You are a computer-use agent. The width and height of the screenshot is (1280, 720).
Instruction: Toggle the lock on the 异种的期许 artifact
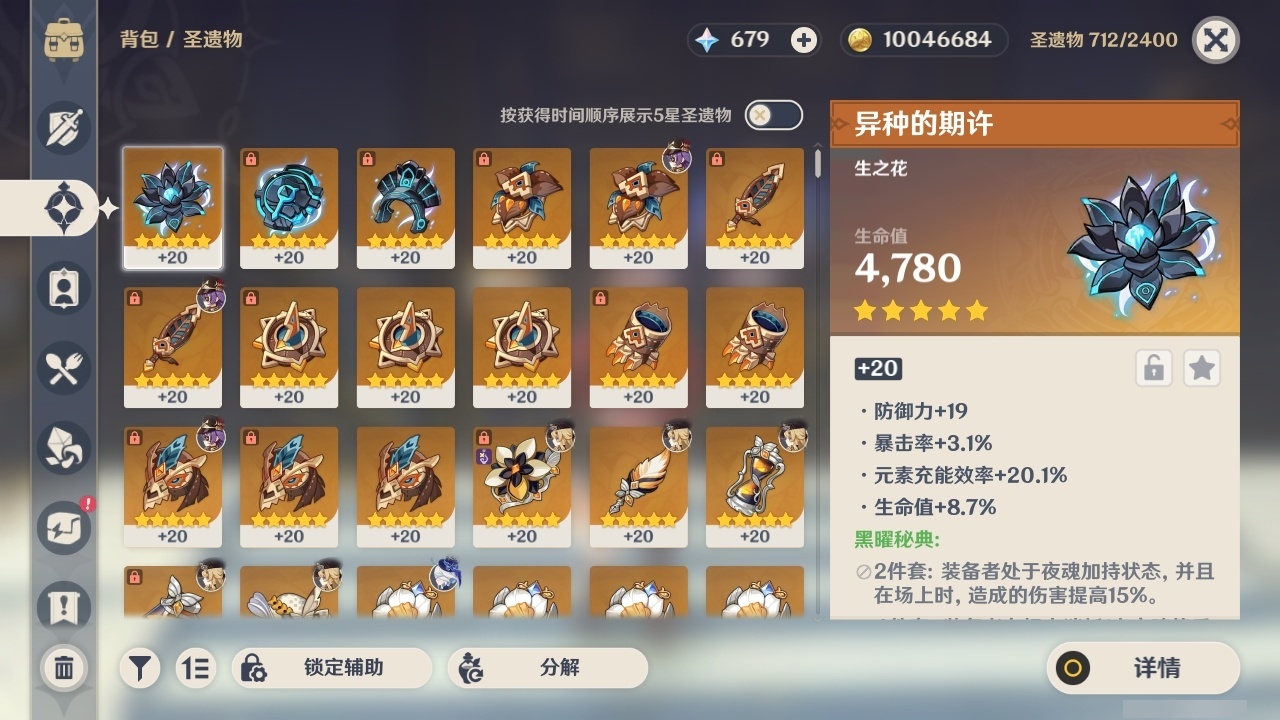tap(1152, 368)
